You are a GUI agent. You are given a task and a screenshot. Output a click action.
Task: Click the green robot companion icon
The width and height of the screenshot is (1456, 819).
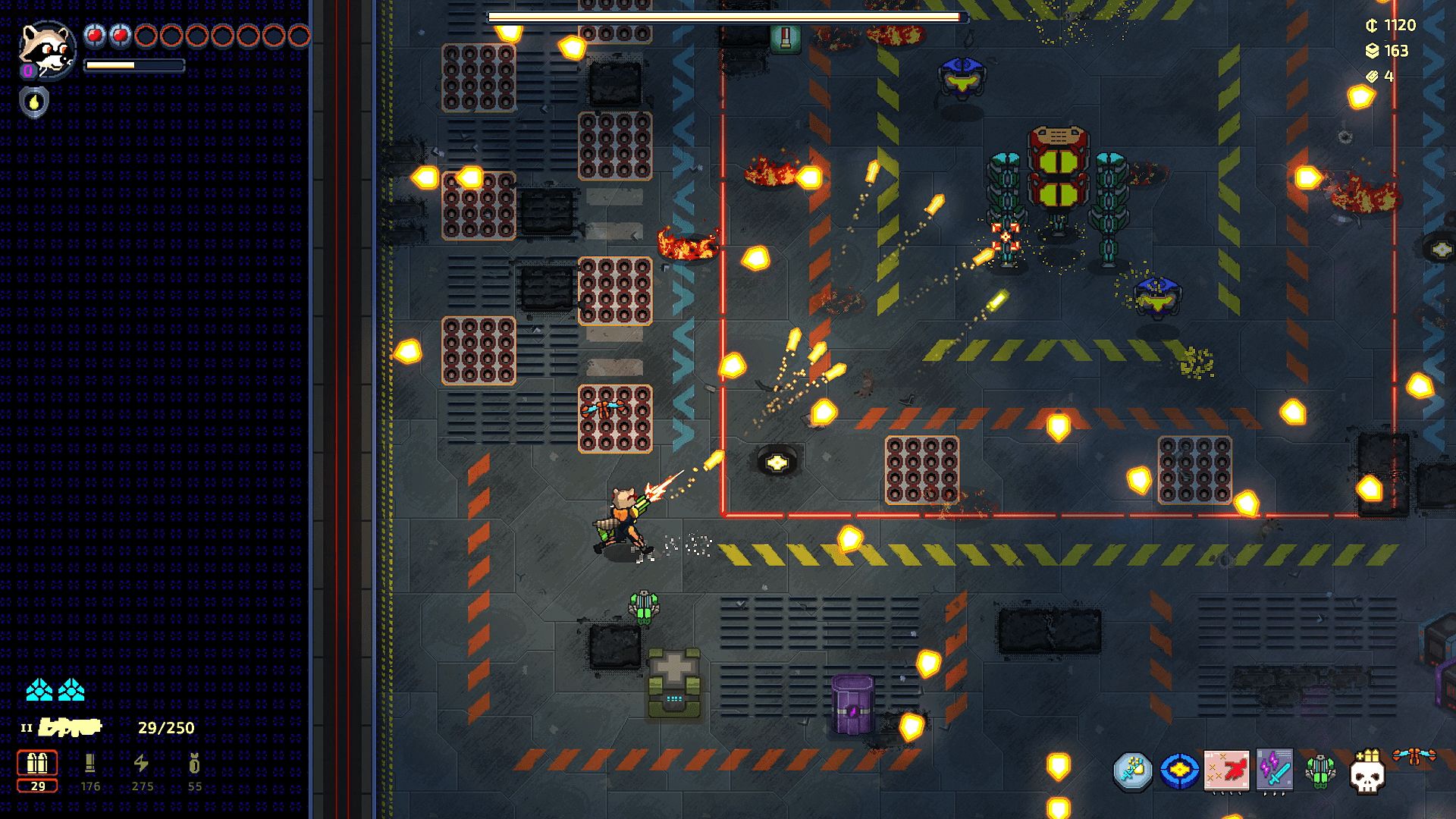(1320, 771)
